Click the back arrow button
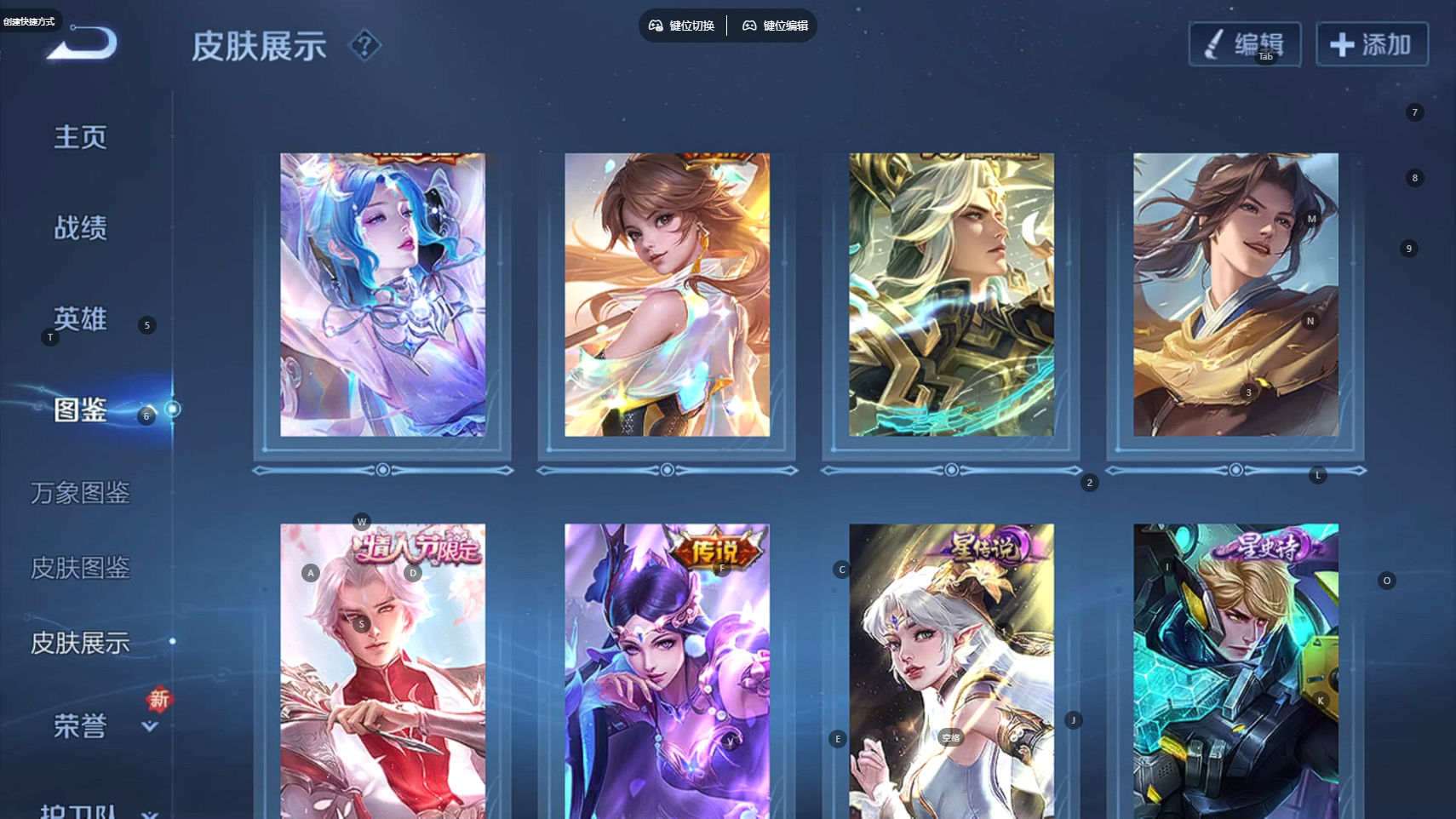Viewport: 1456px width, 819px height. point(83,43)
